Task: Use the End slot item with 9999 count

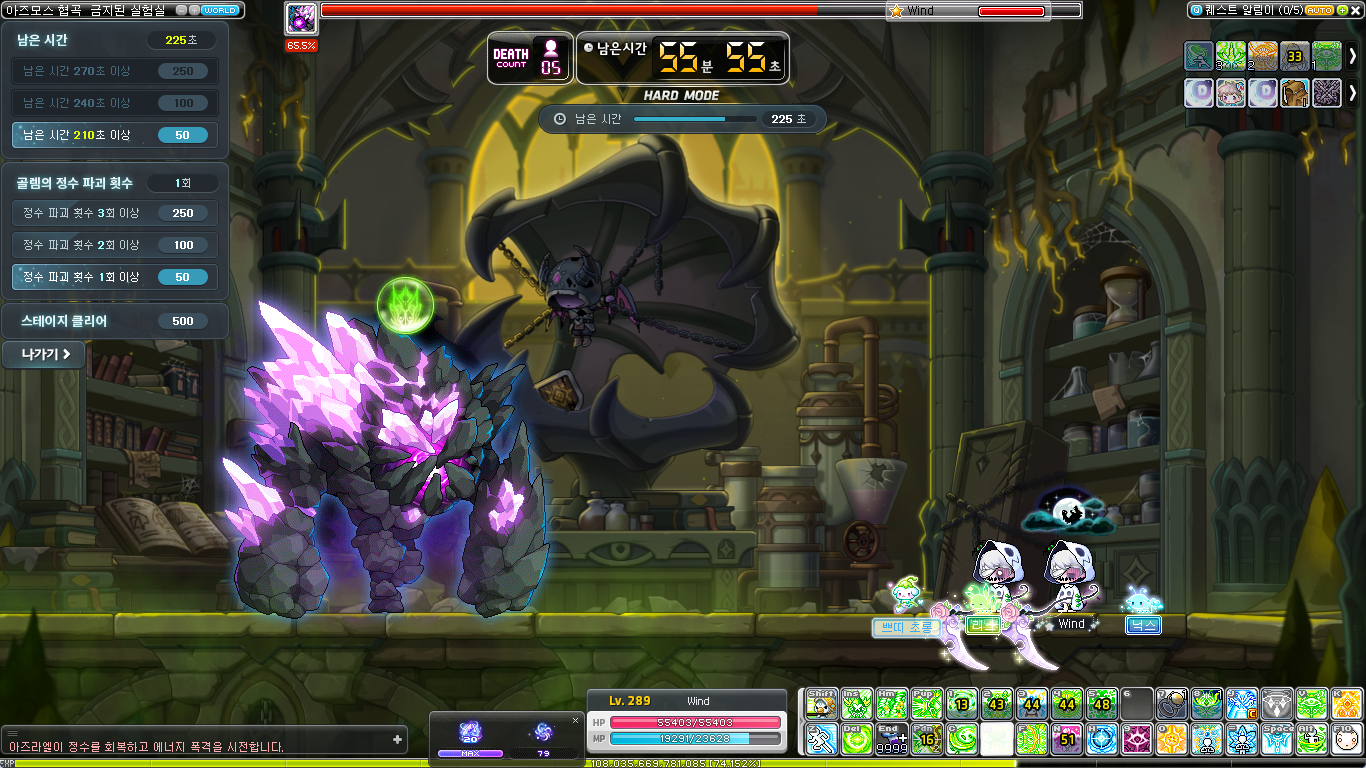Action: pyautogui.click(x=890, y=739)
